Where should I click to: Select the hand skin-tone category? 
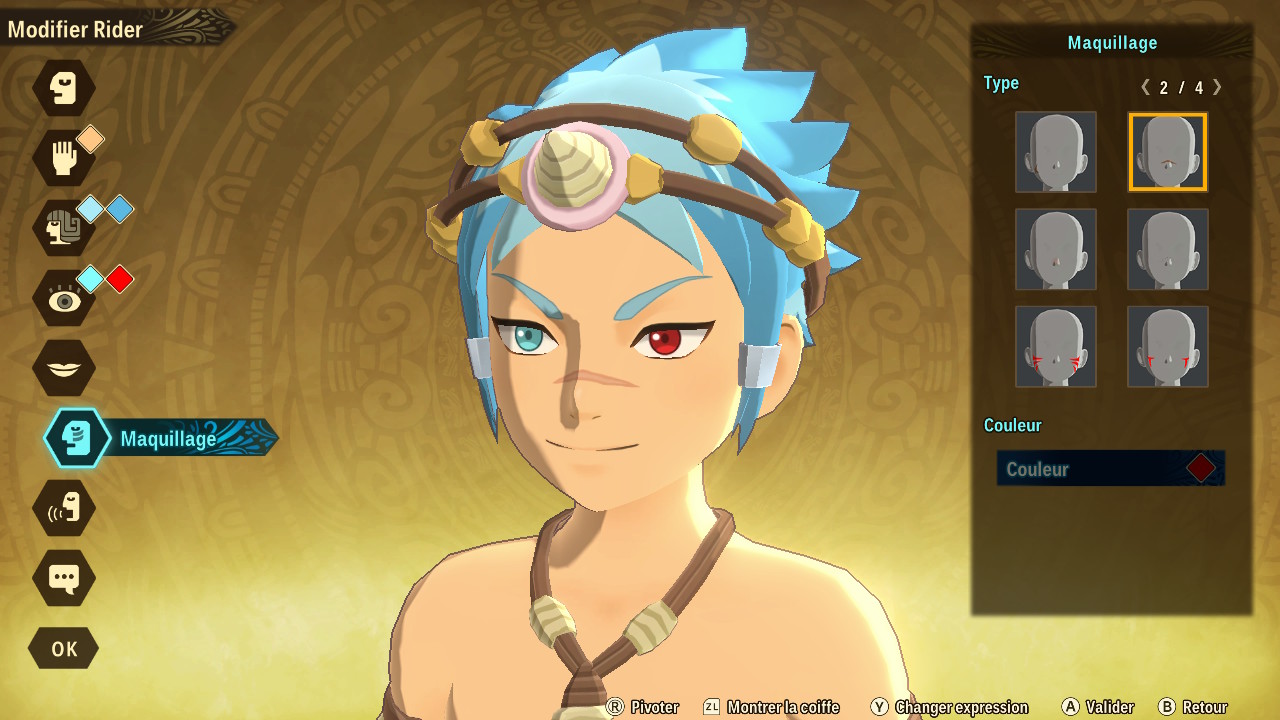point(64,158)
